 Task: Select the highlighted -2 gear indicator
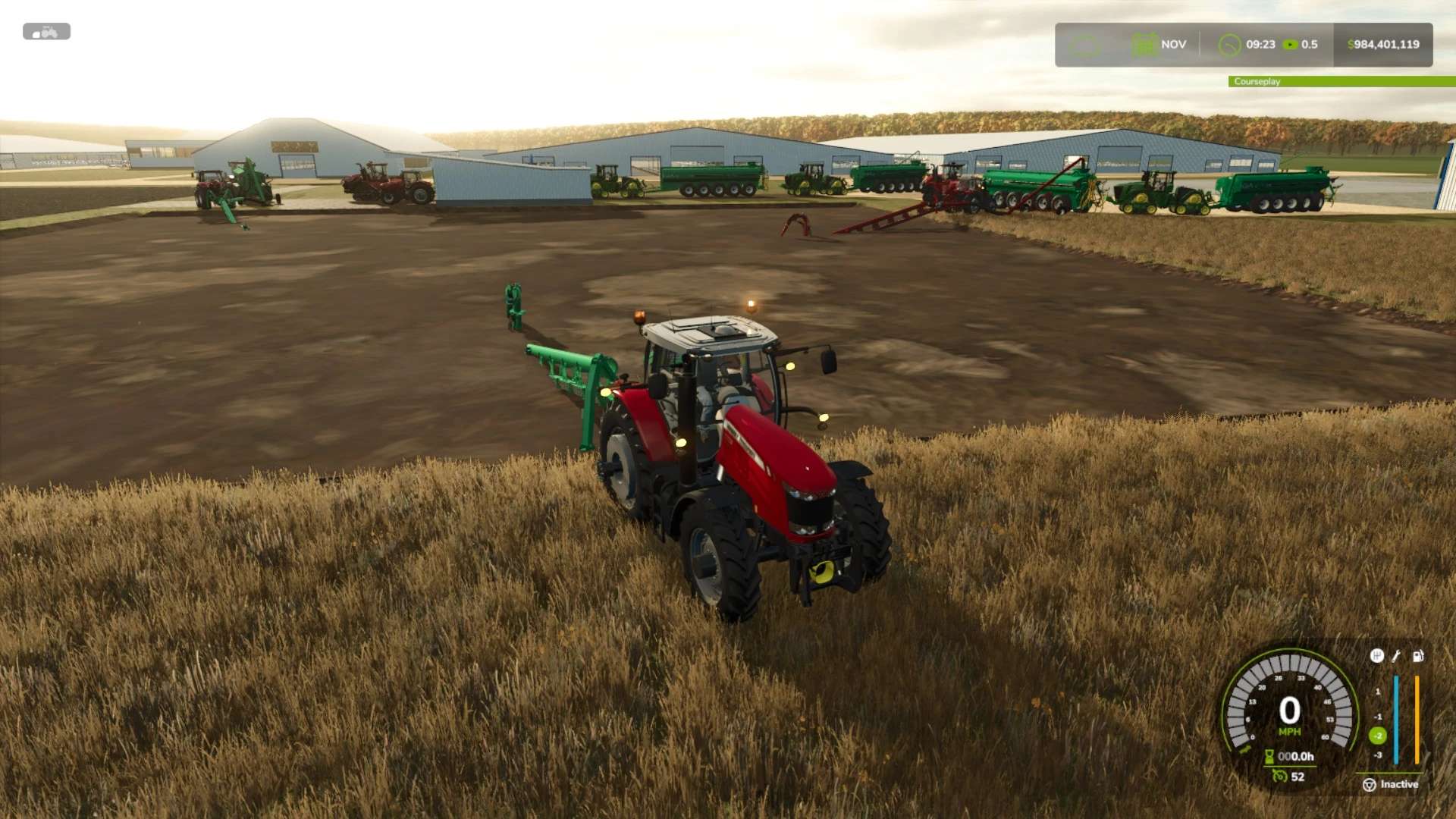[1378, 736]
